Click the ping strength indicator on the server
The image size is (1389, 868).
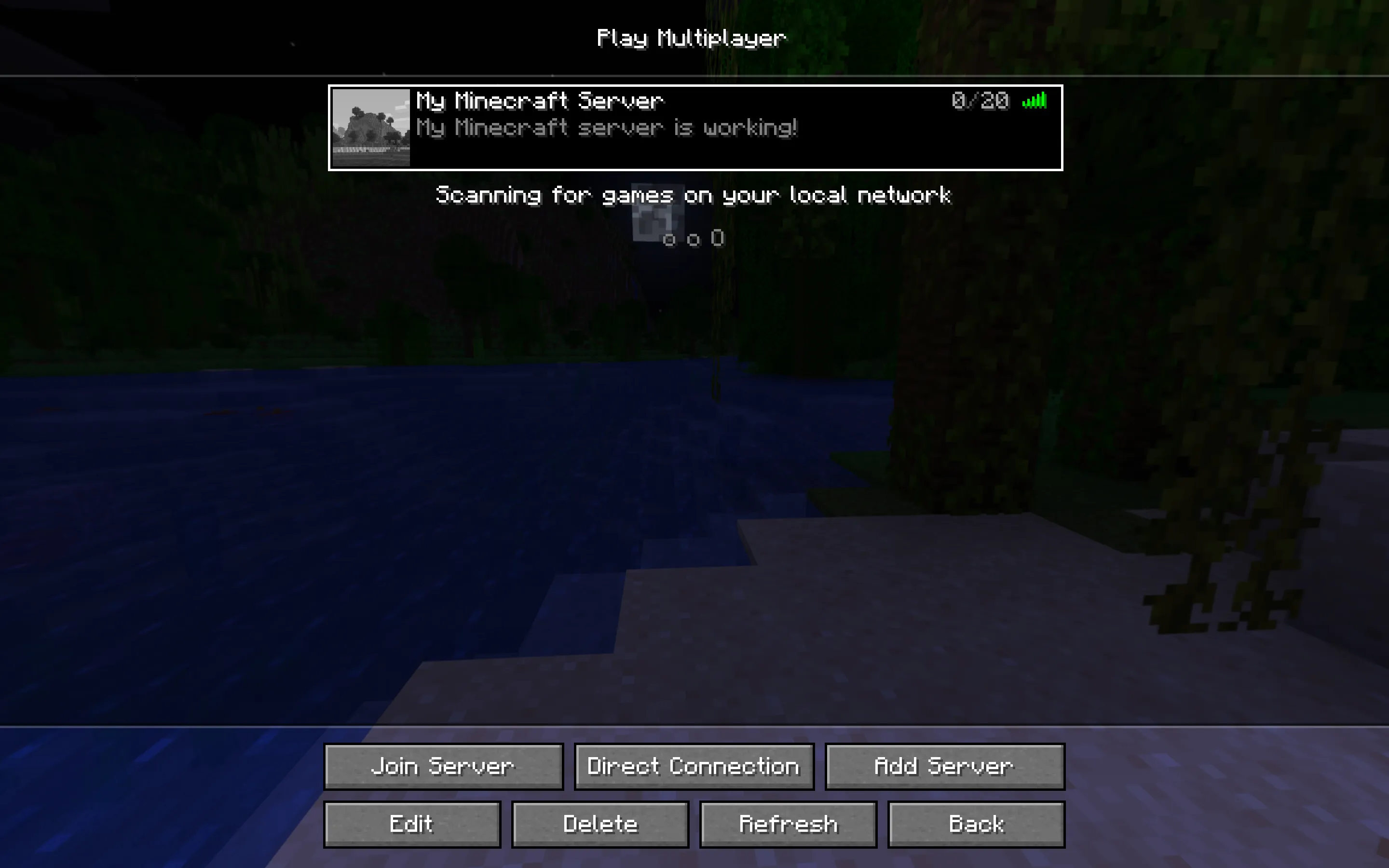[1035, 101]
